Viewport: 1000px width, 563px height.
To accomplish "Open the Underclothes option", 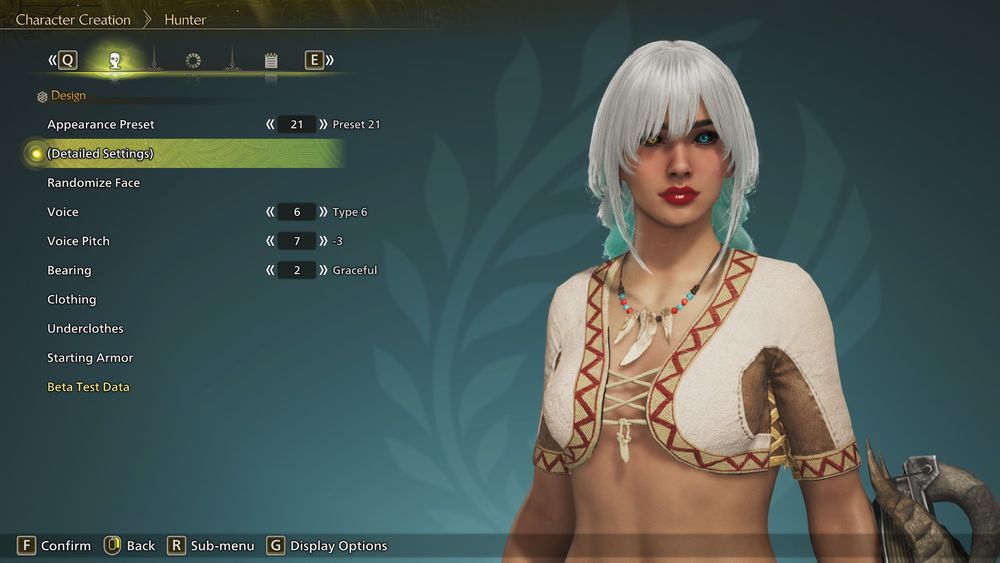I will [x=85, y=328].
